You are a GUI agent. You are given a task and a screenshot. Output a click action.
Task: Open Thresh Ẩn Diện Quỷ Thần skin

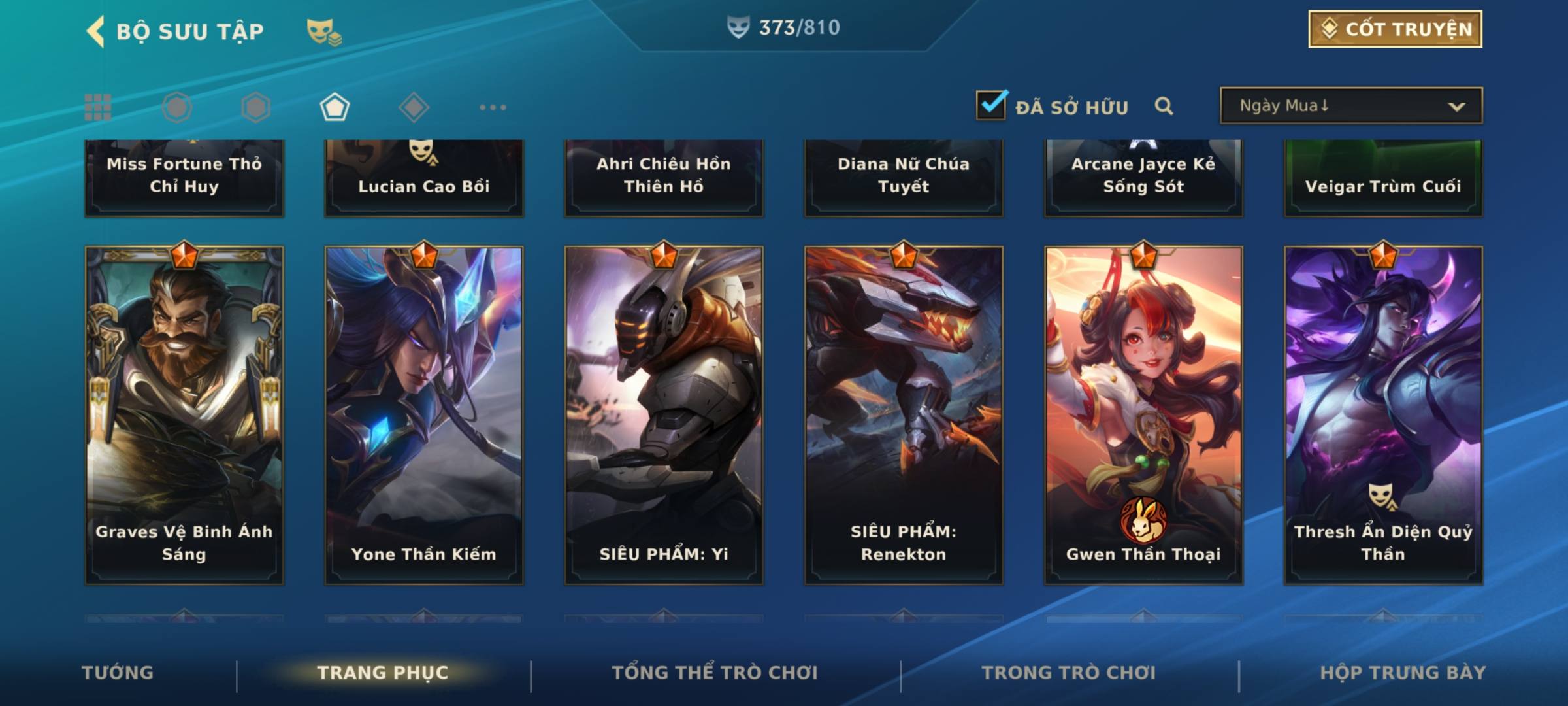point(1383,415)
